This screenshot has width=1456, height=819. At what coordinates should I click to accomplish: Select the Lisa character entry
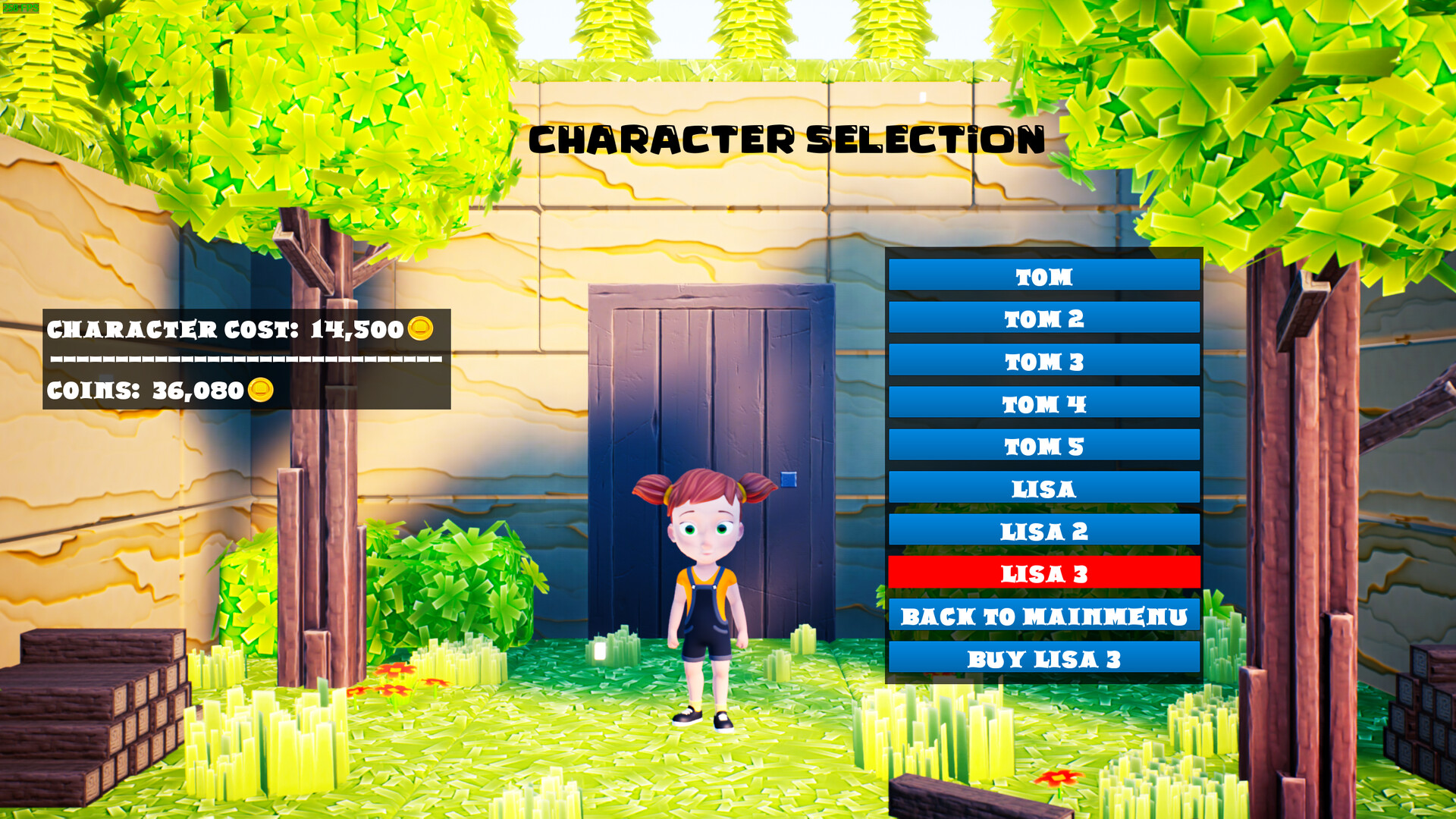[x=1043, y=488]
